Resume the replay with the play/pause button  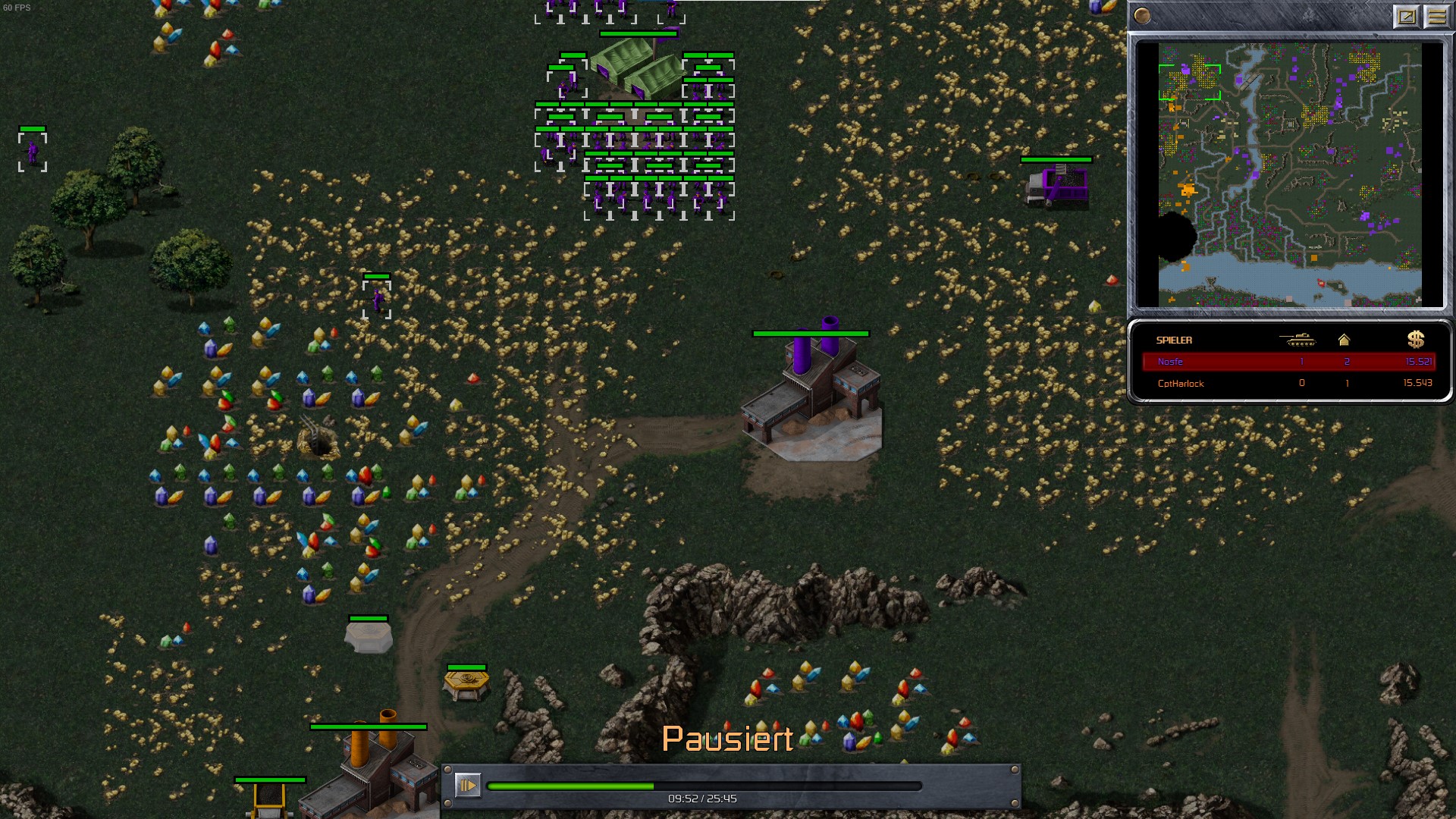(467, 785)
